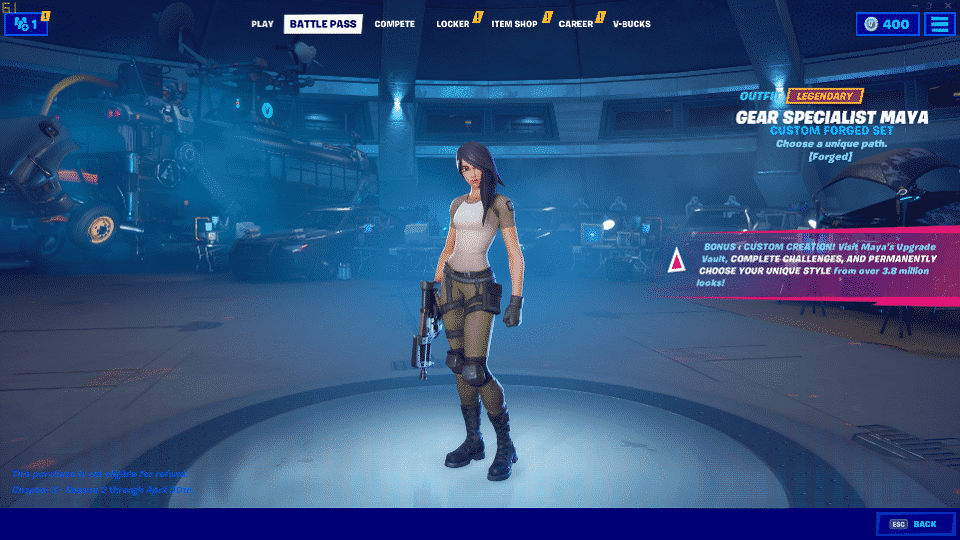The width and height of the screenshot is (960, 540).
Task: Open the Item Shop tab
Action: pyautogui.click(x=515, y=24)
